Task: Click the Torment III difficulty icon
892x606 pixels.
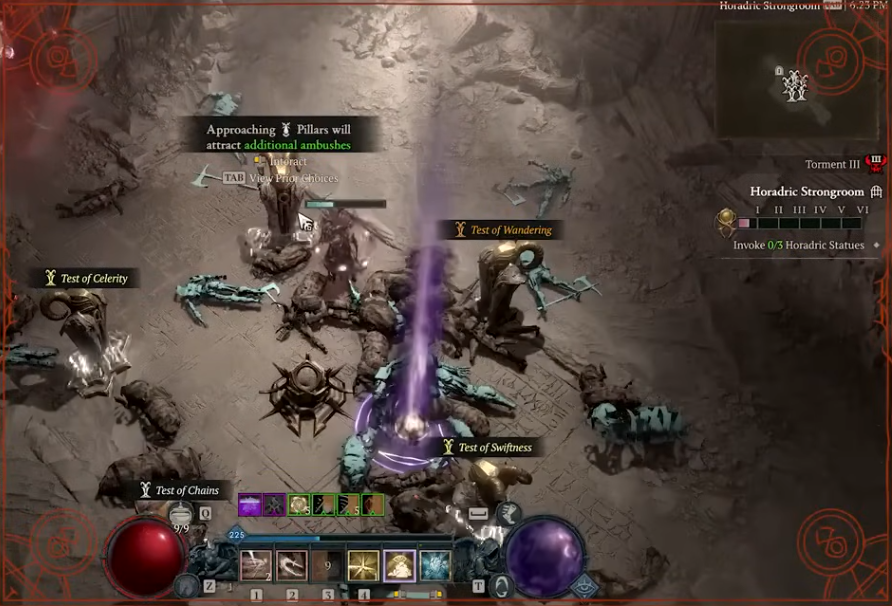Action: pos(877,164)
